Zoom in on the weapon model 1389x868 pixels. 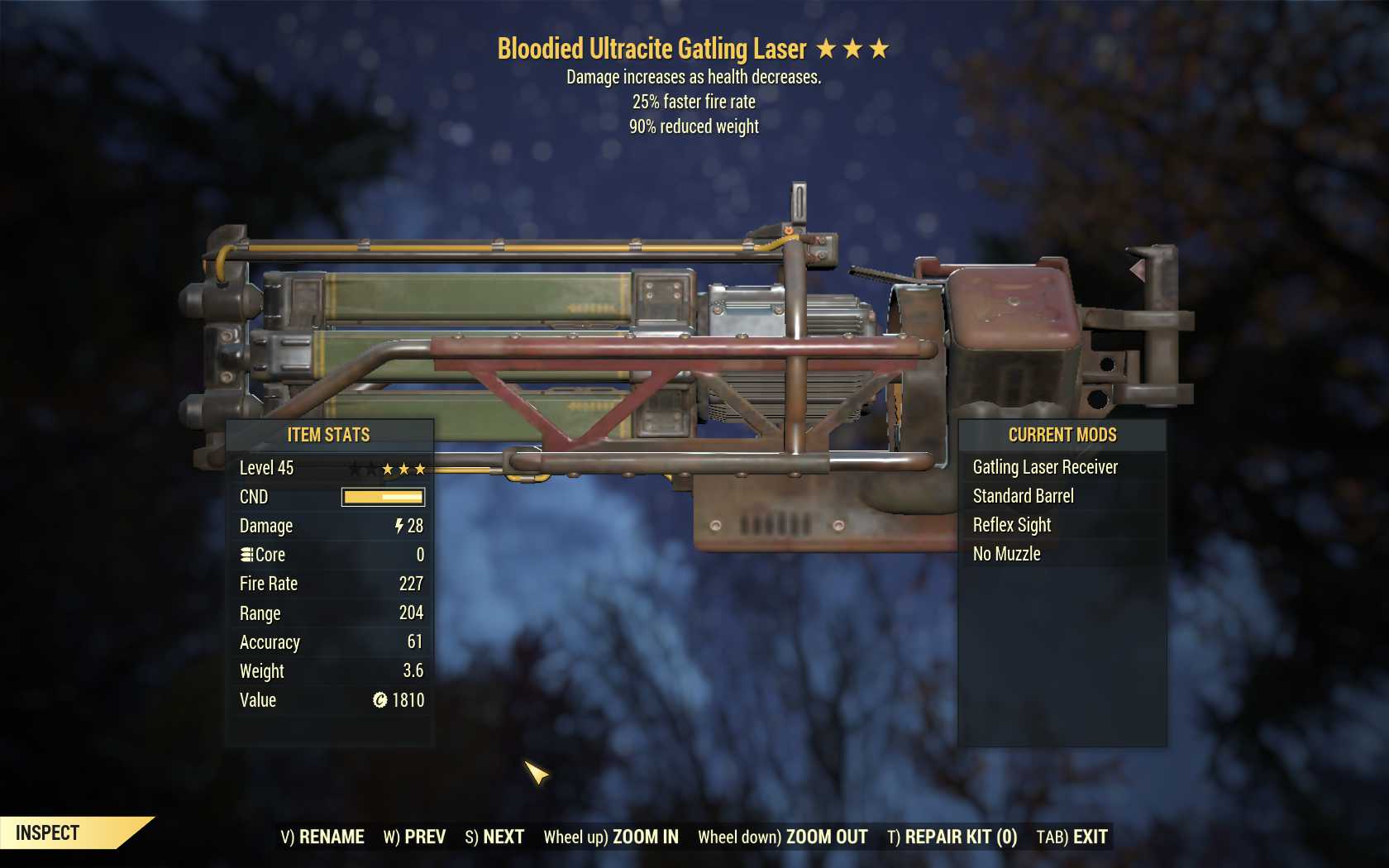tap(611, 837)
